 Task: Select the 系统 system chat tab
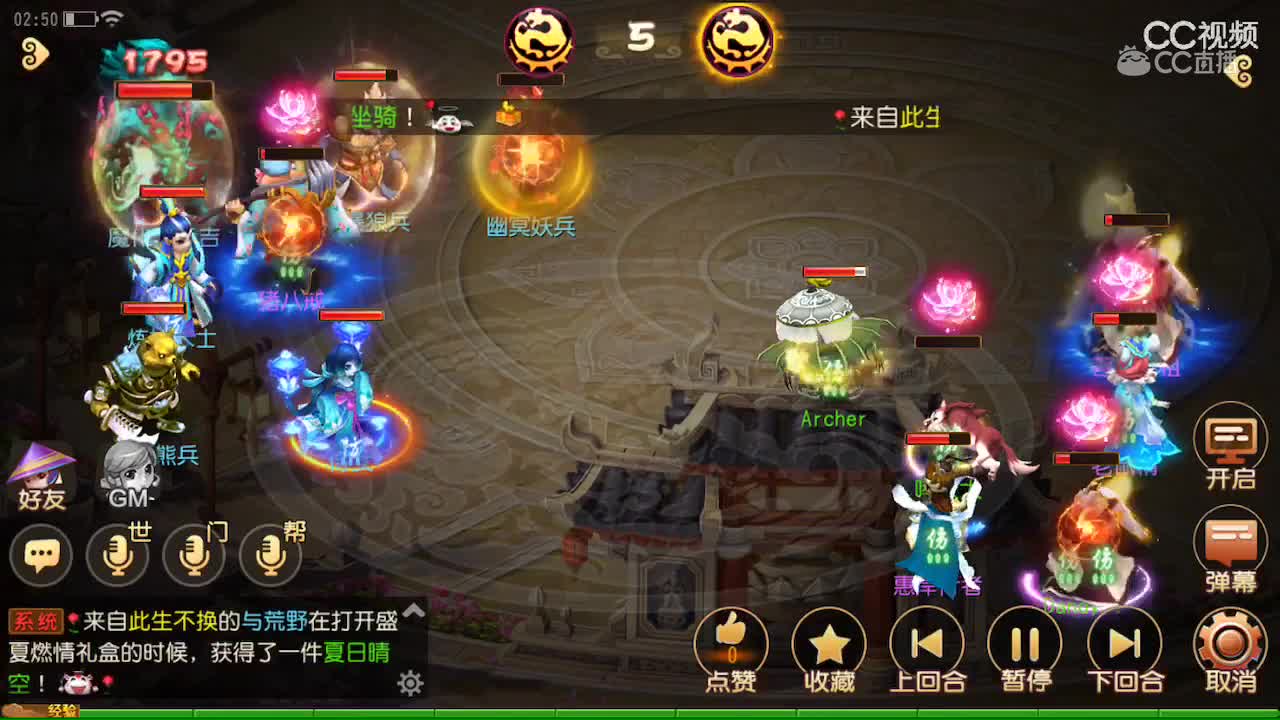[35, 620]
